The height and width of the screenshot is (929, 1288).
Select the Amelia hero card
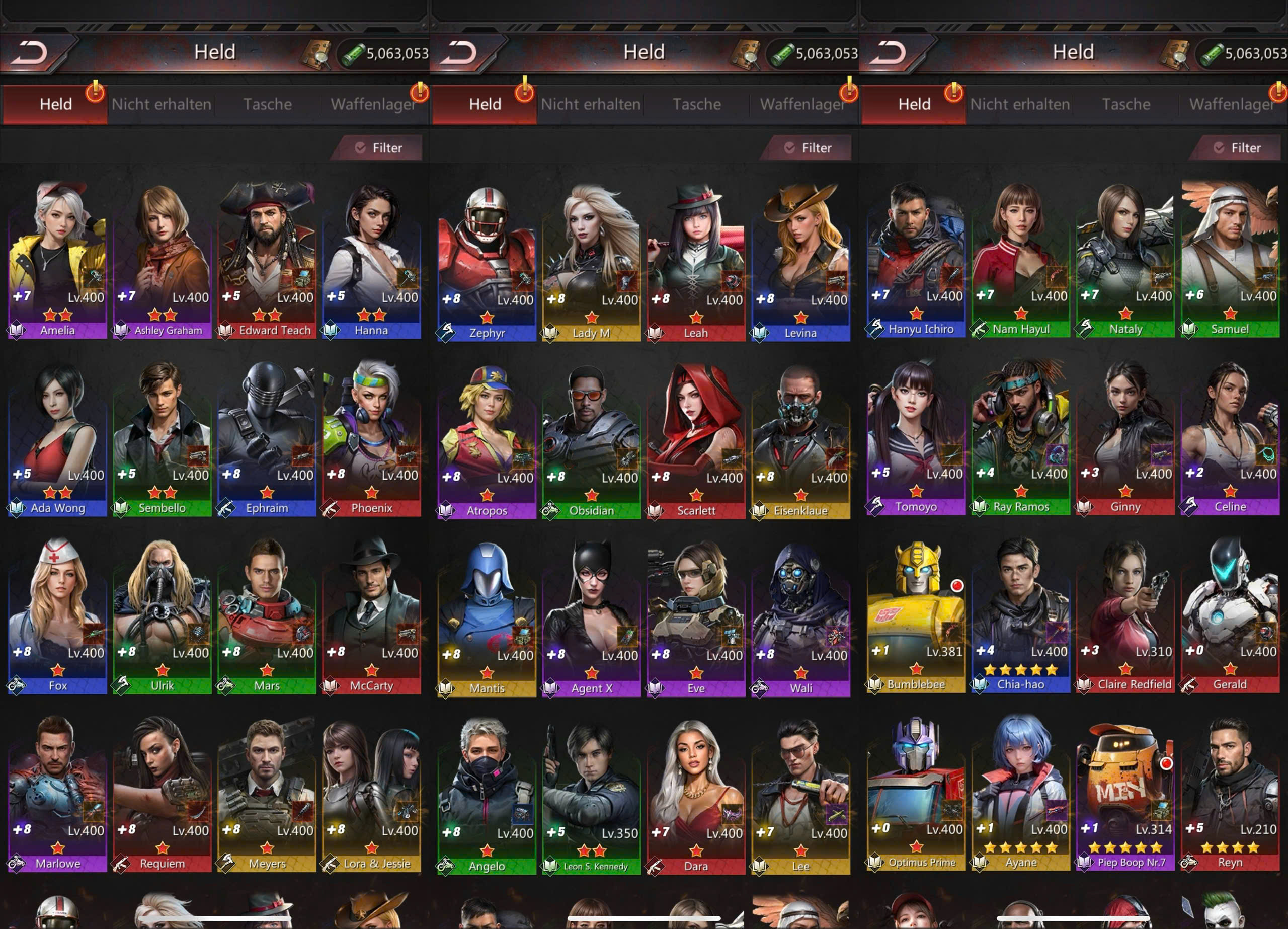pyautogui.click(x=57, y=259)
